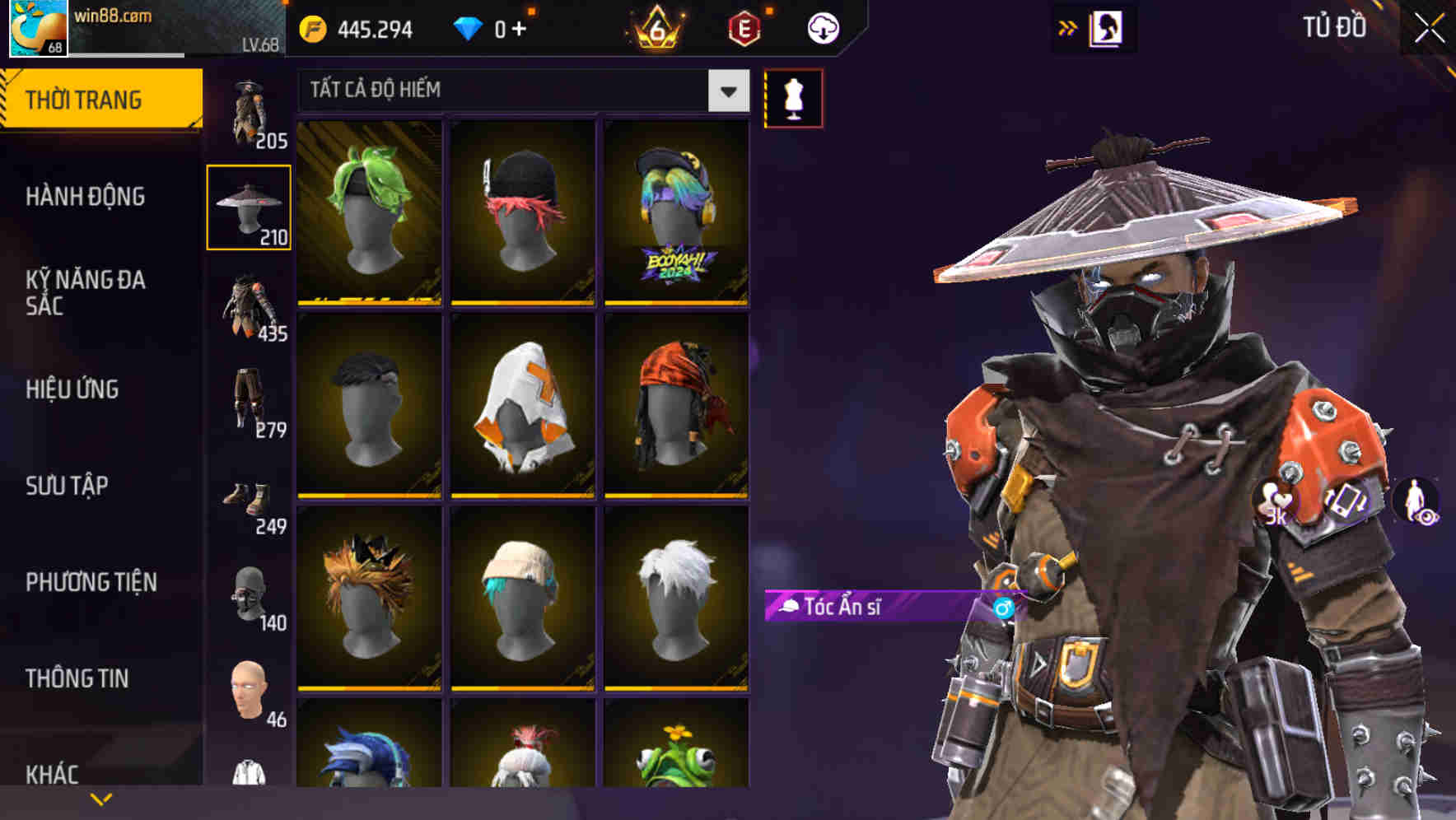1456x820 pixels.
Task: Select the mannequin preview icon beside rarity filter
Action: pyautogui.click(x=793, y=98)
